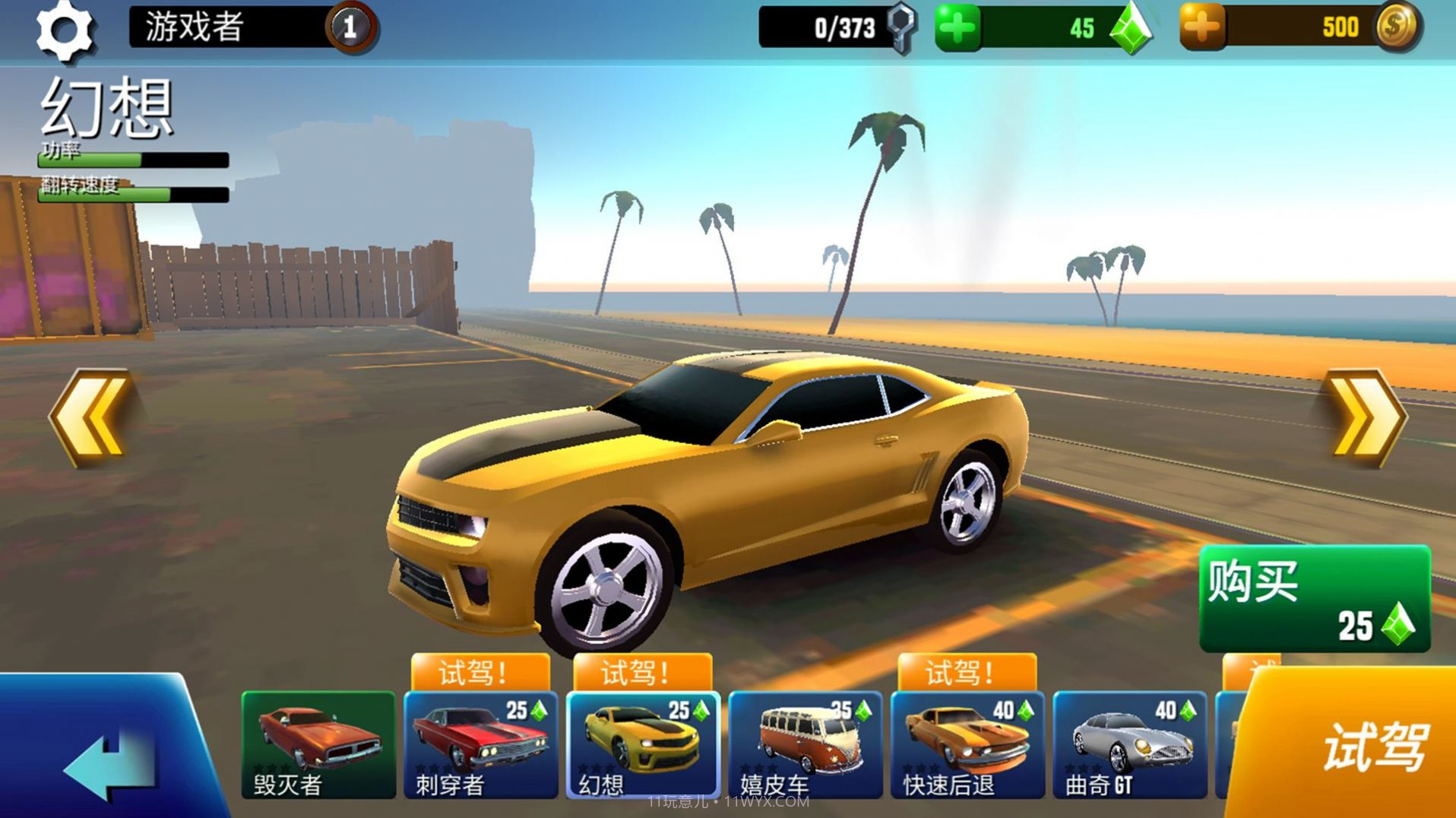Show the next car with right arrow
This screenshot has height=818, width=1456.
(x=1366, y=417)
